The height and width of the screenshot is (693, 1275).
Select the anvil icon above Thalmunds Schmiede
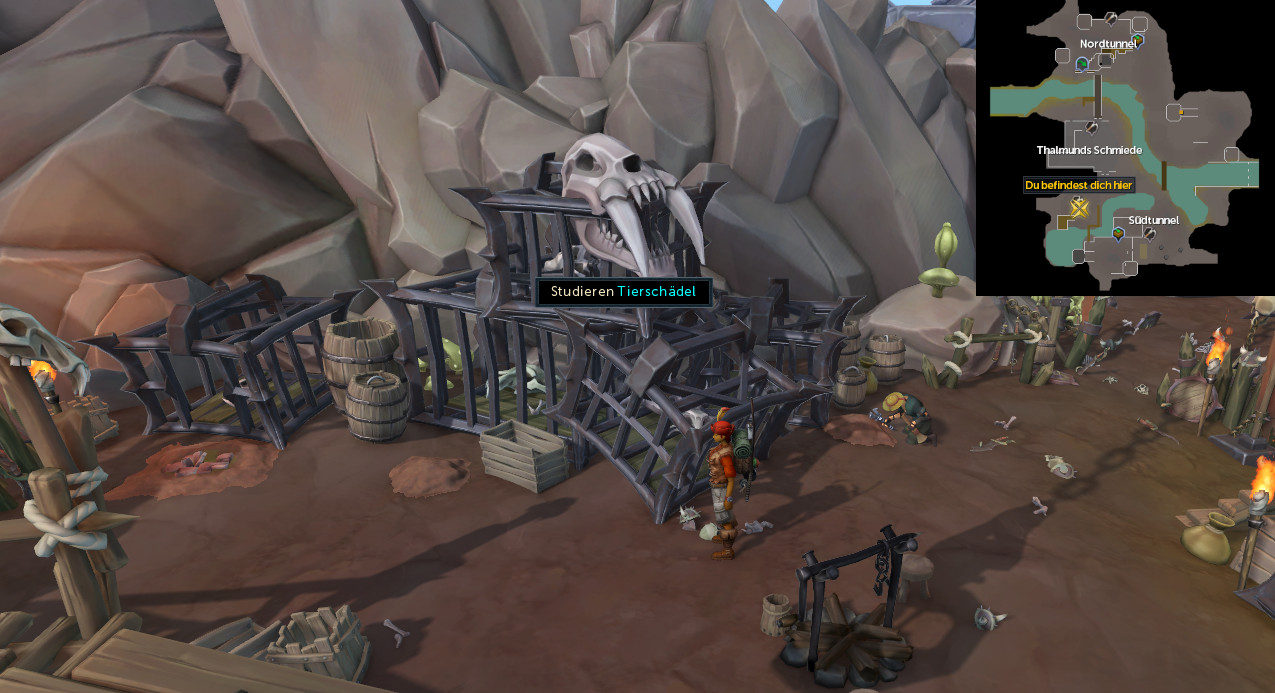tap(1093, 128)
